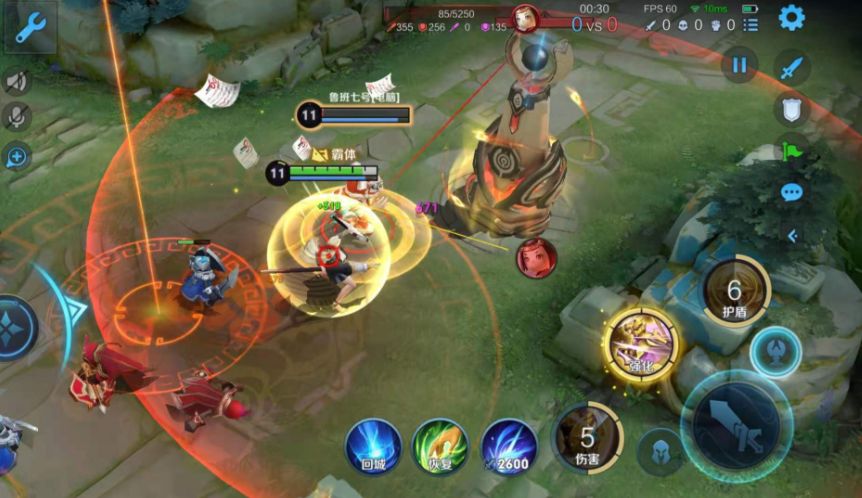The image size is (862, 498).
Task: Toggle the muted speaker icon
Action: [16, 81]
